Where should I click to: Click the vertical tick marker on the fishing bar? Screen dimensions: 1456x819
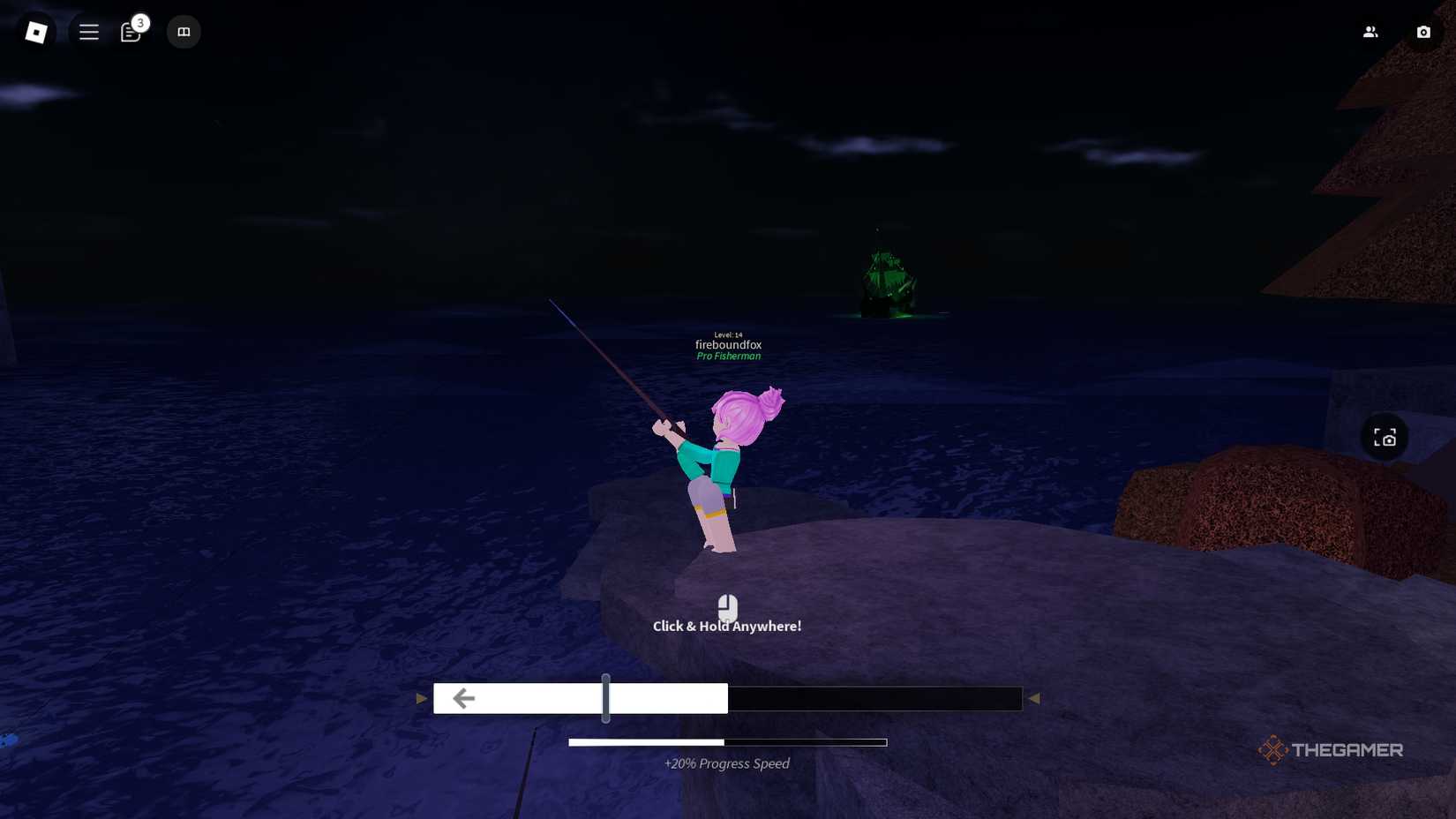[x=606, y=698]
